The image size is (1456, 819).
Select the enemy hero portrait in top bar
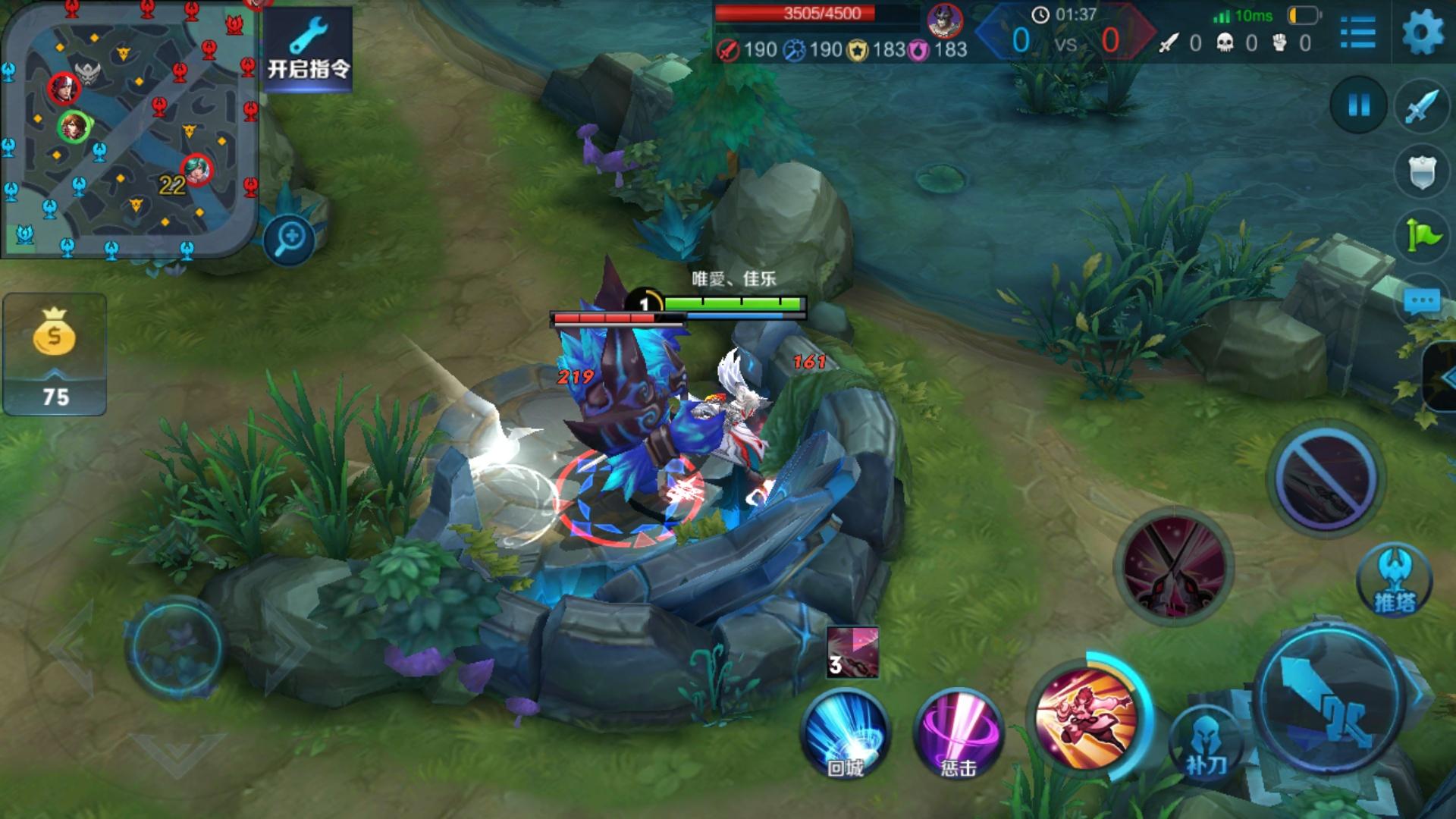(x=945, y=21)
